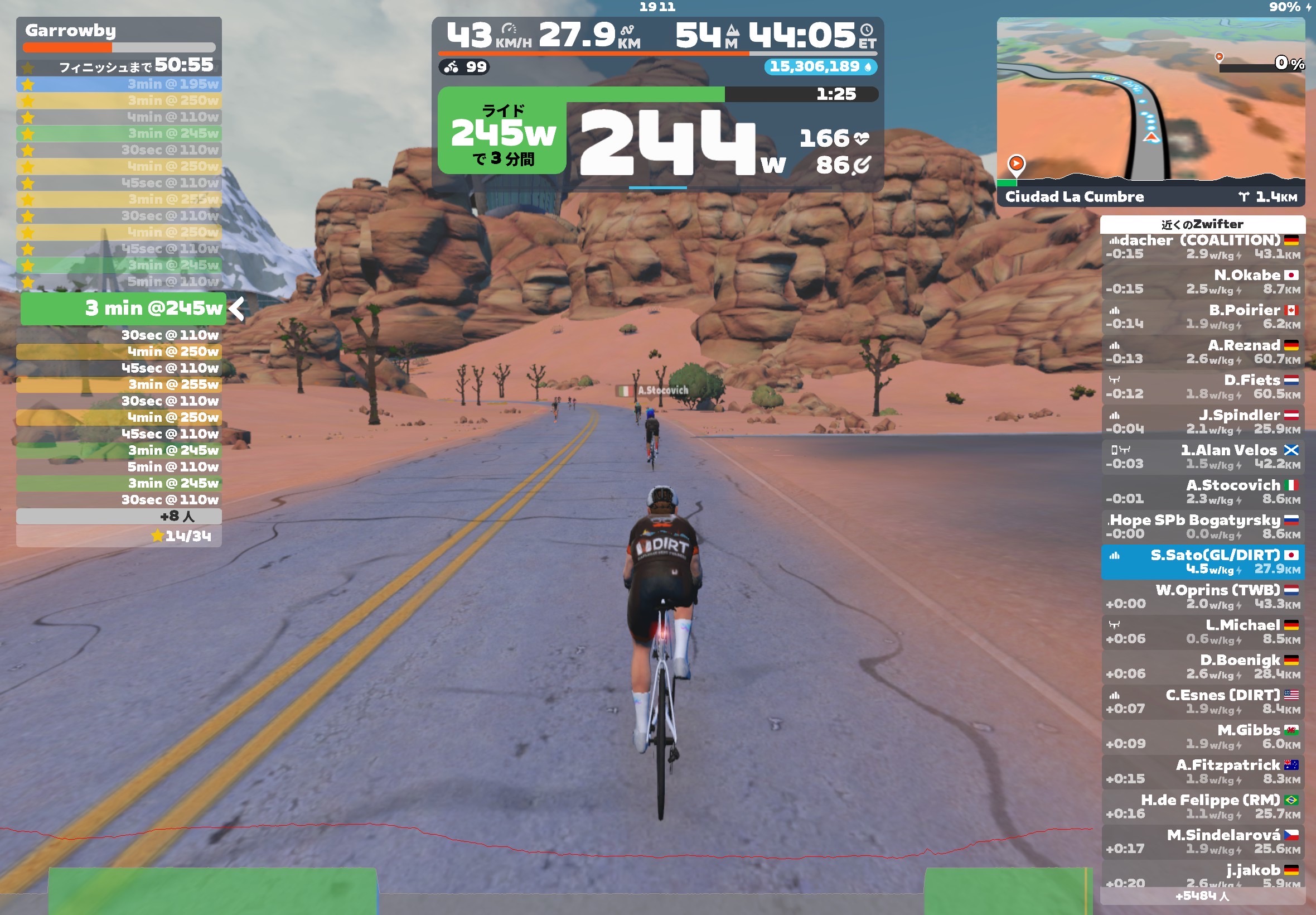Viewport: 1316px width, 915px height.
Task: Click the highlighted S.Sato(GL/DIRT) row
Action: pyautogui.click(x=1202, y=562)
